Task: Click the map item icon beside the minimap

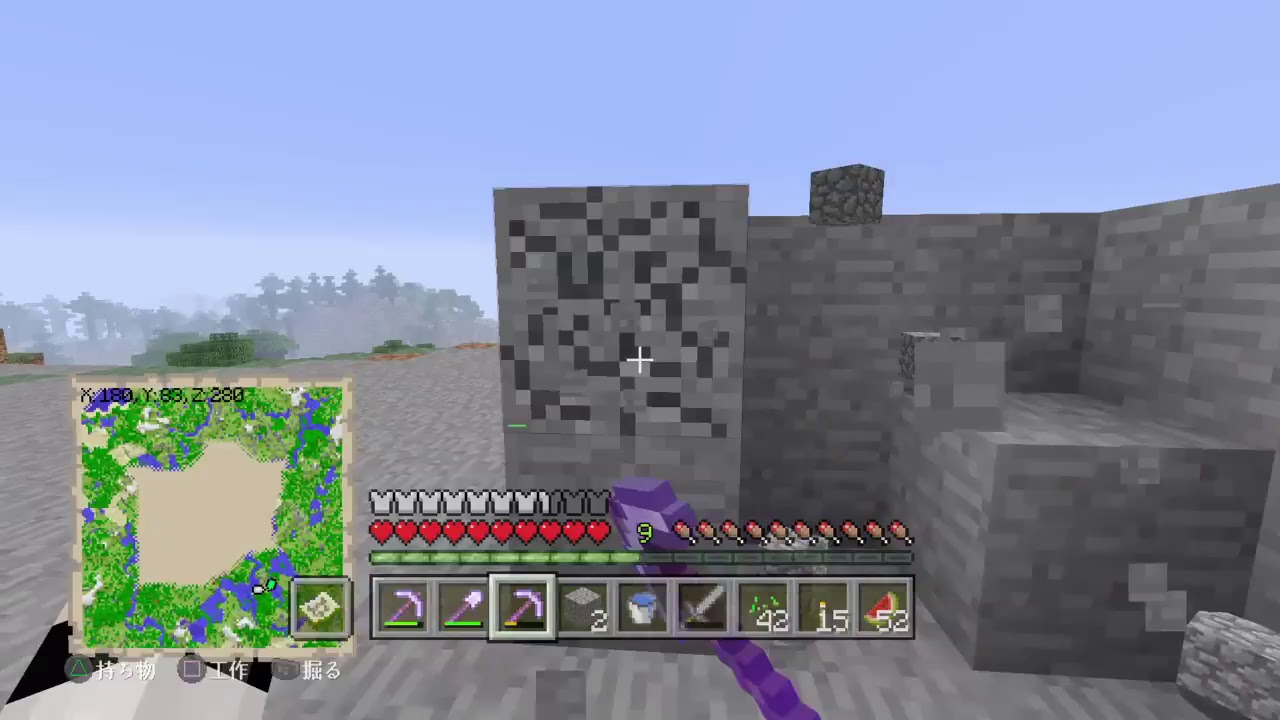Action: pyautogui.click(x=319, y=608)
